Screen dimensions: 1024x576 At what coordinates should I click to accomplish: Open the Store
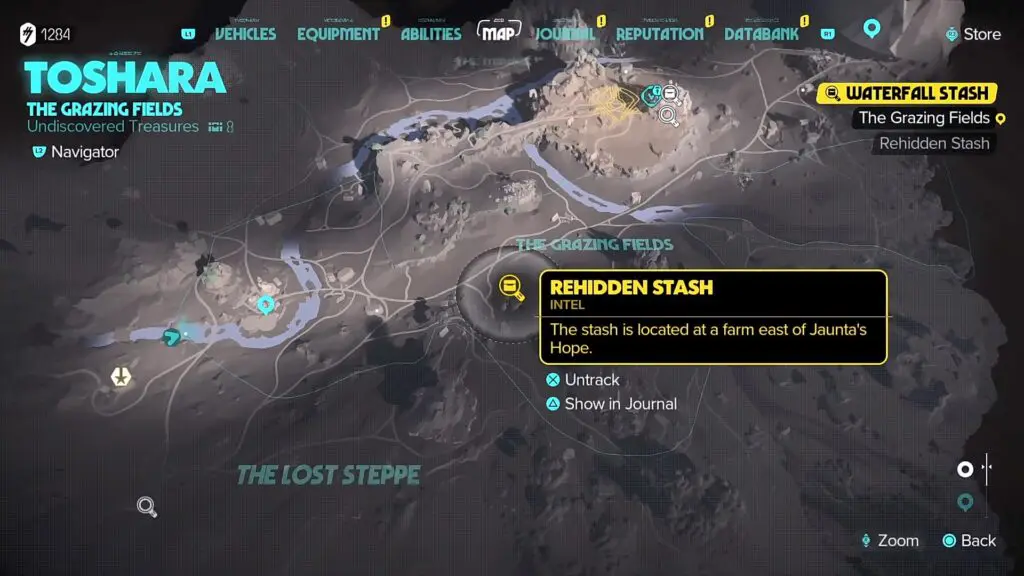tap(973, 34)
